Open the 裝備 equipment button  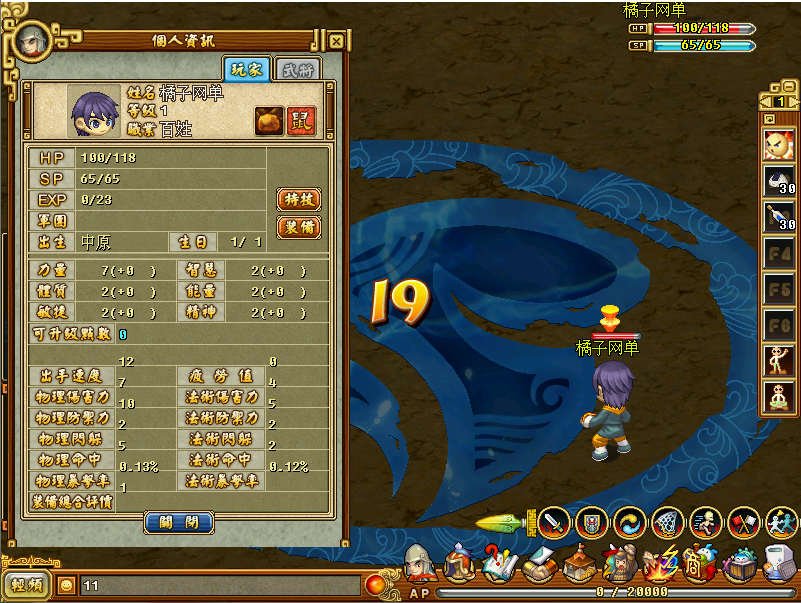pyautogui.click(x=298, y=227)
